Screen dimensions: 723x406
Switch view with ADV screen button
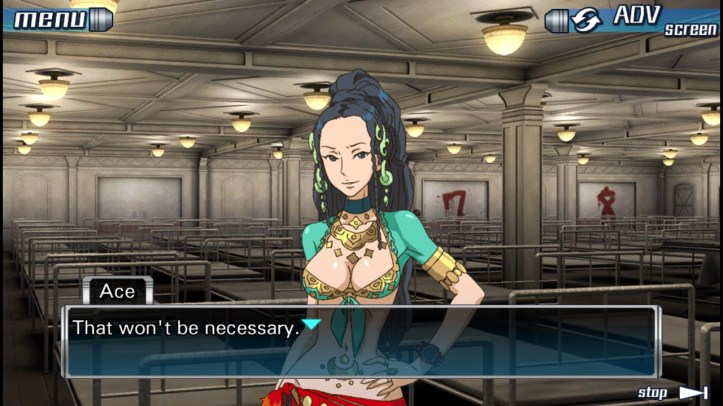pyautogui.click(x=632, y=19)
